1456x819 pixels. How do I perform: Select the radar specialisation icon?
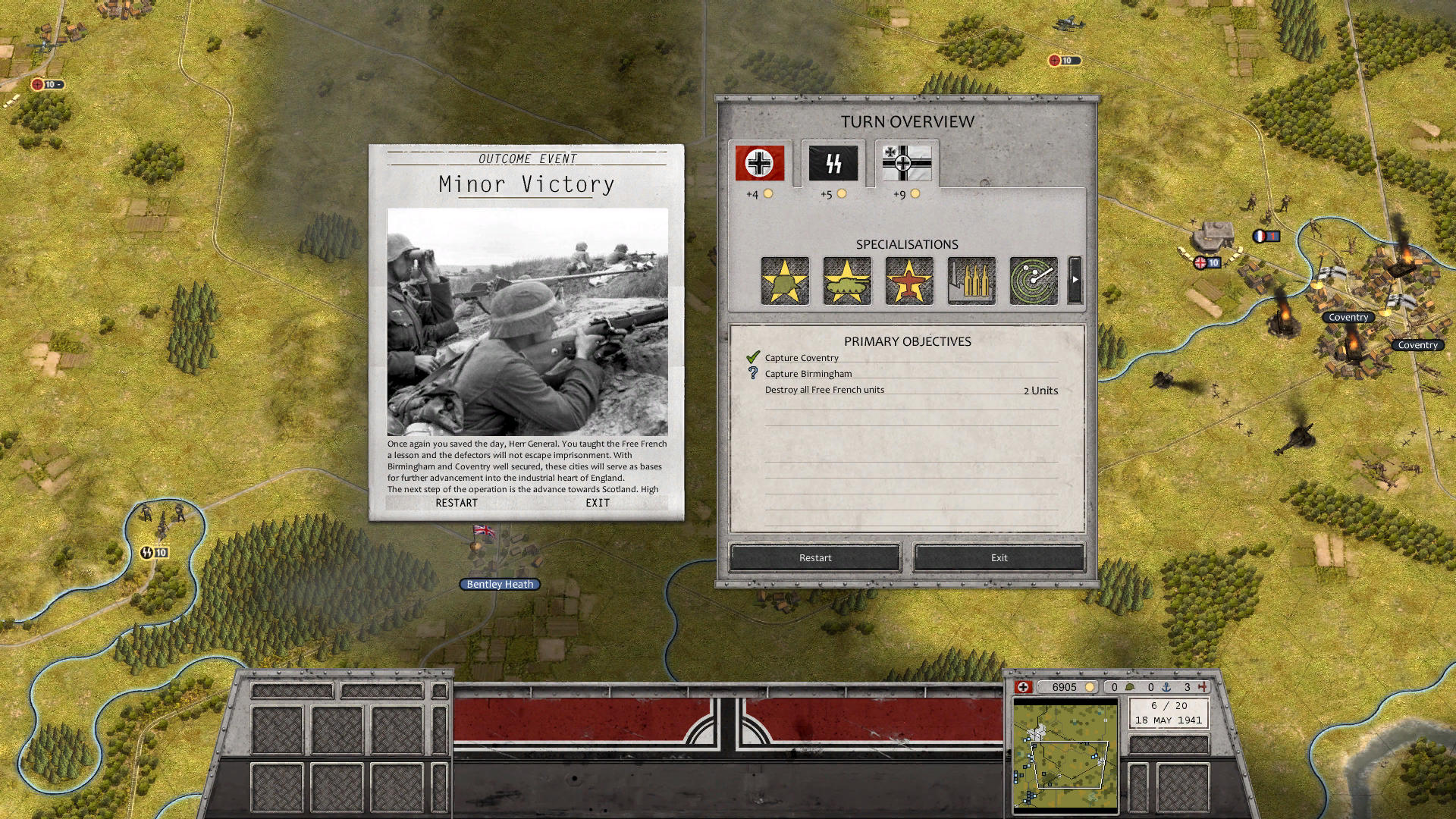(x=1032, y=281)
